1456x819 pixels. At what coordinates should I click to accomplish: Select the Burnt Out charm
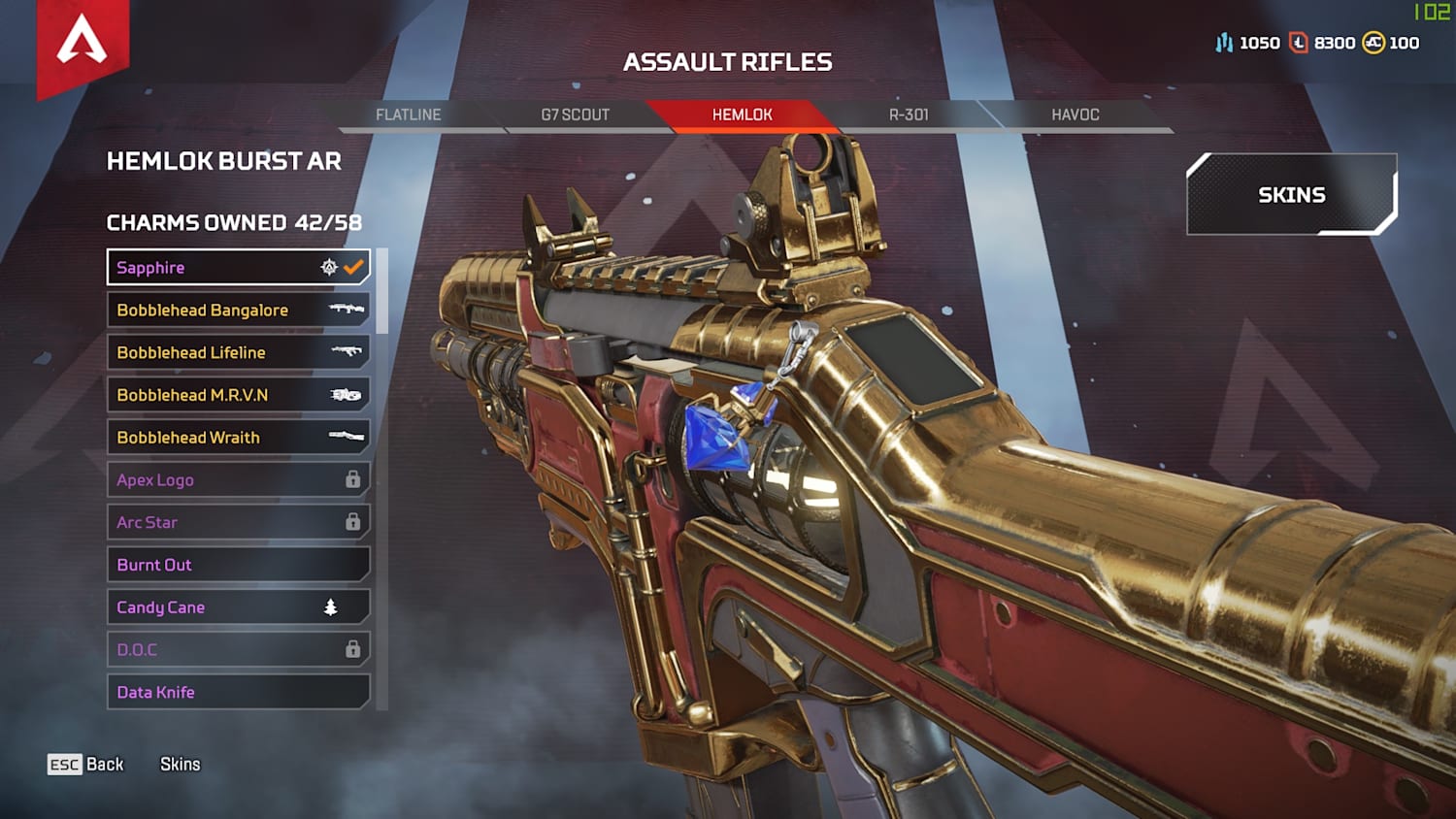pyautogui.click(x=238, y=564)
